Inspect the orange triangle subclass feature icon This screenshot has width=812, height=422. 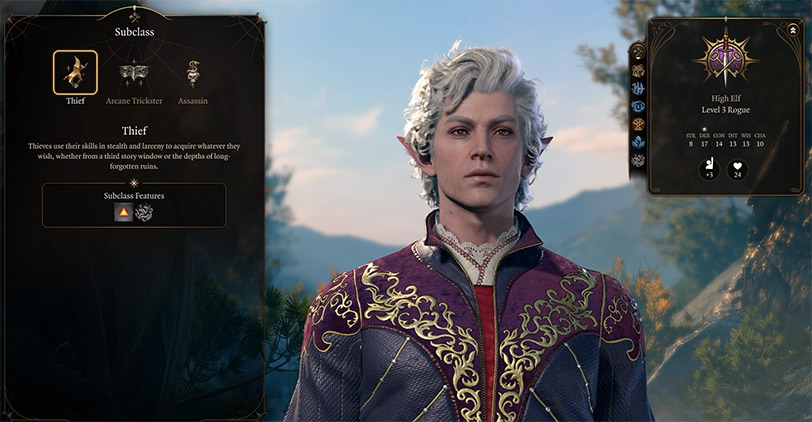(x=123, y=212)
